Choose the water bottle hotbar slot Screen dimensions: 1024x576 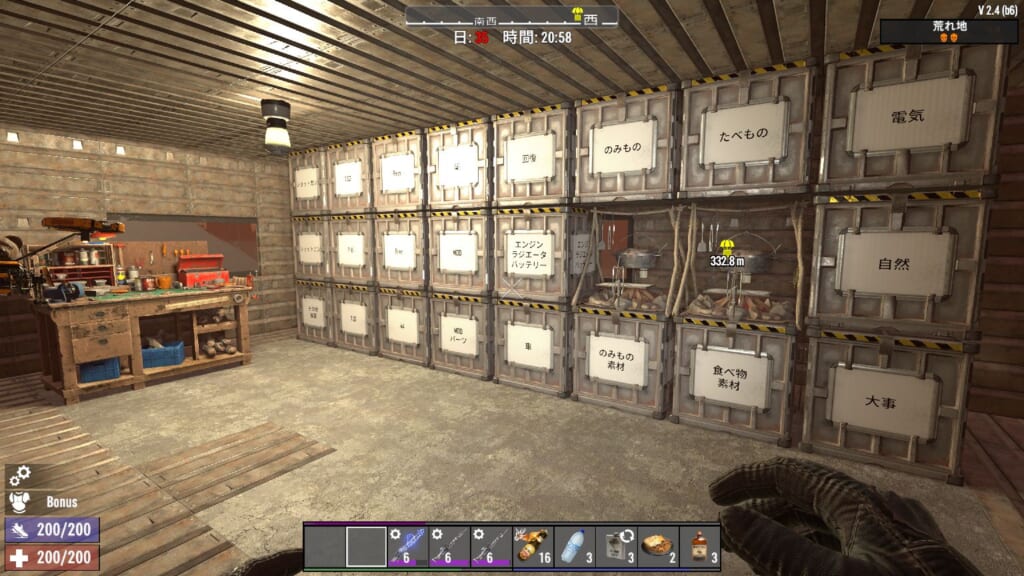pos(574,546)
